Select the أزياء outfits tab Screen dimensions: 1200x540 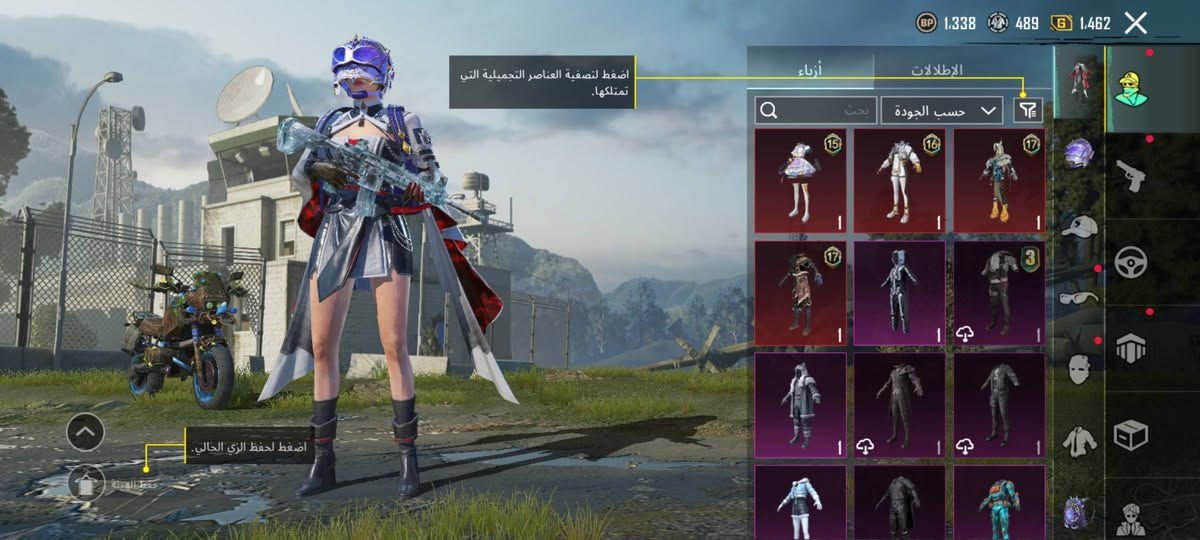[x=810, y=71]
